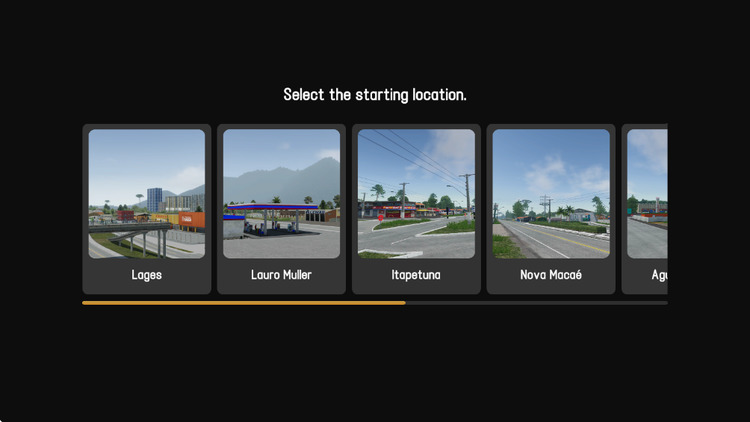Pick the Itapetuna location card

416,208
